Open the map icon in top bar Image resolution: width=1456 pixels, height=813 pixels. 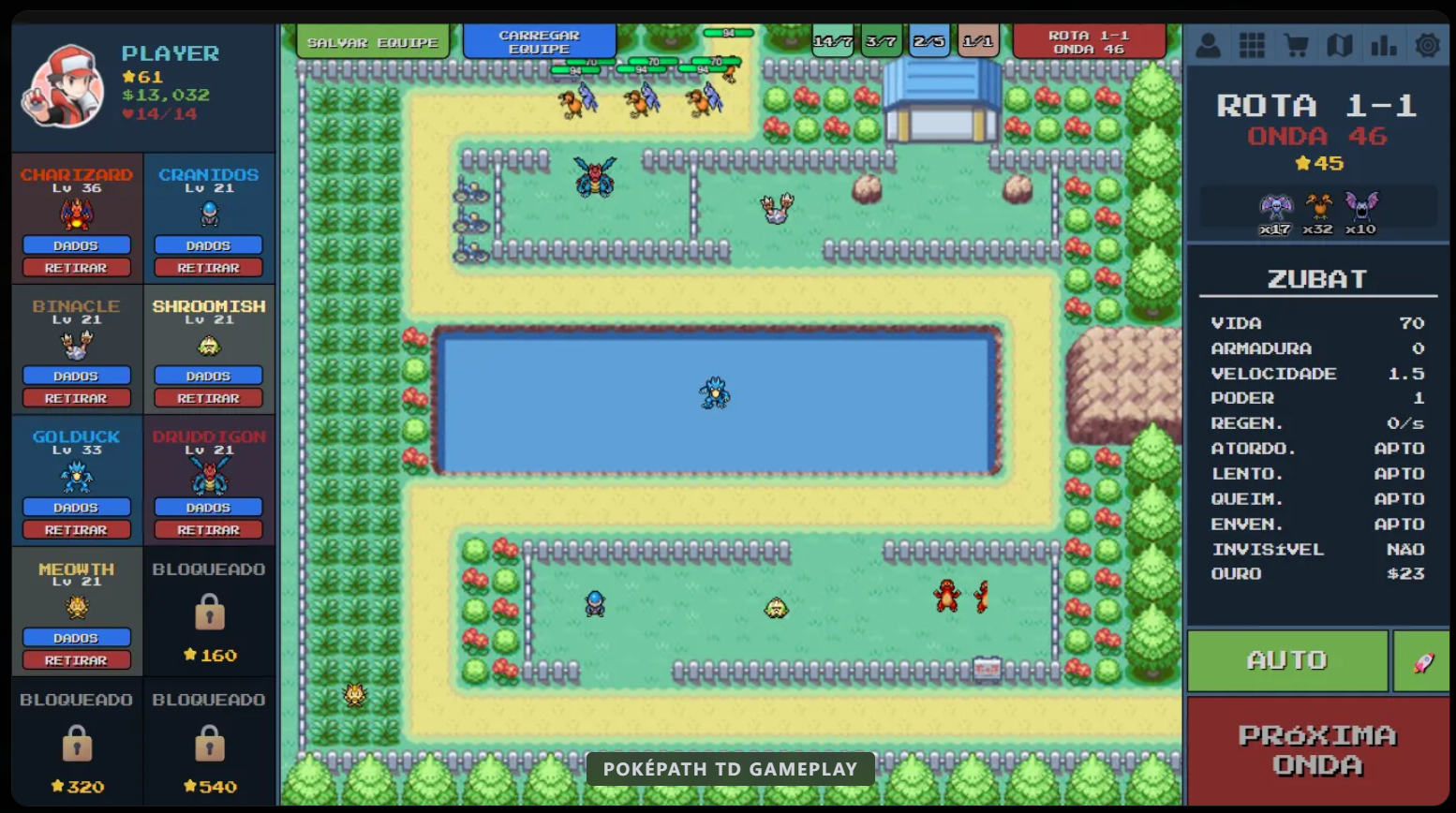(x=1339, y=44)
